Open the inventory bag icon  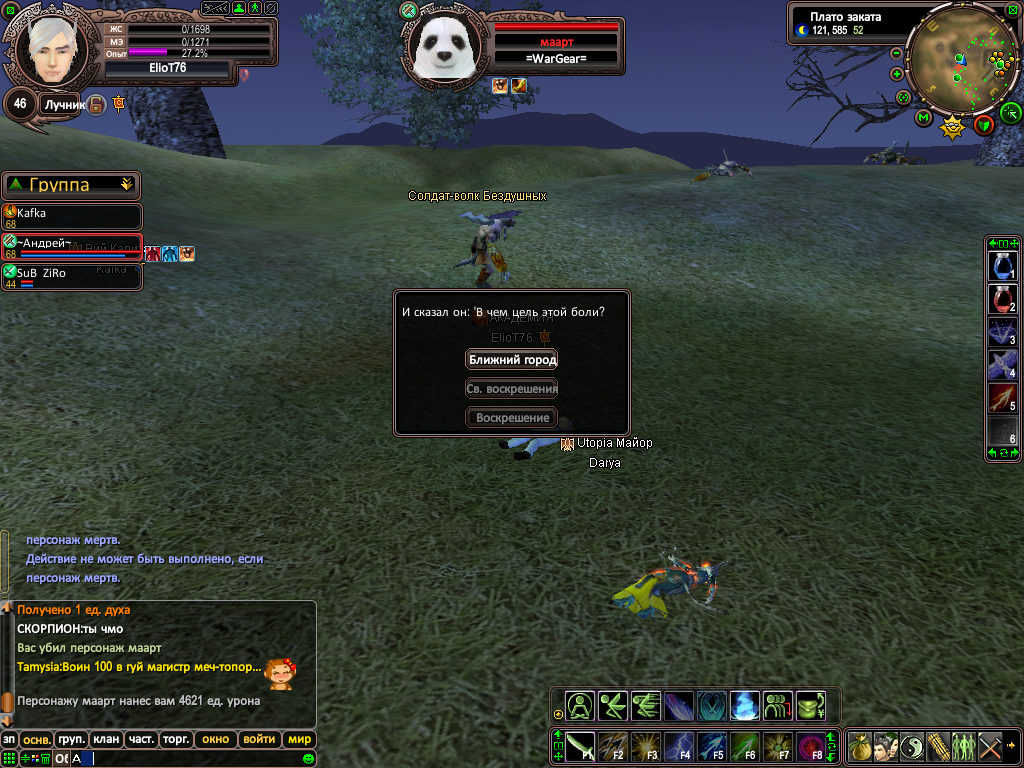tap(859, 747)
